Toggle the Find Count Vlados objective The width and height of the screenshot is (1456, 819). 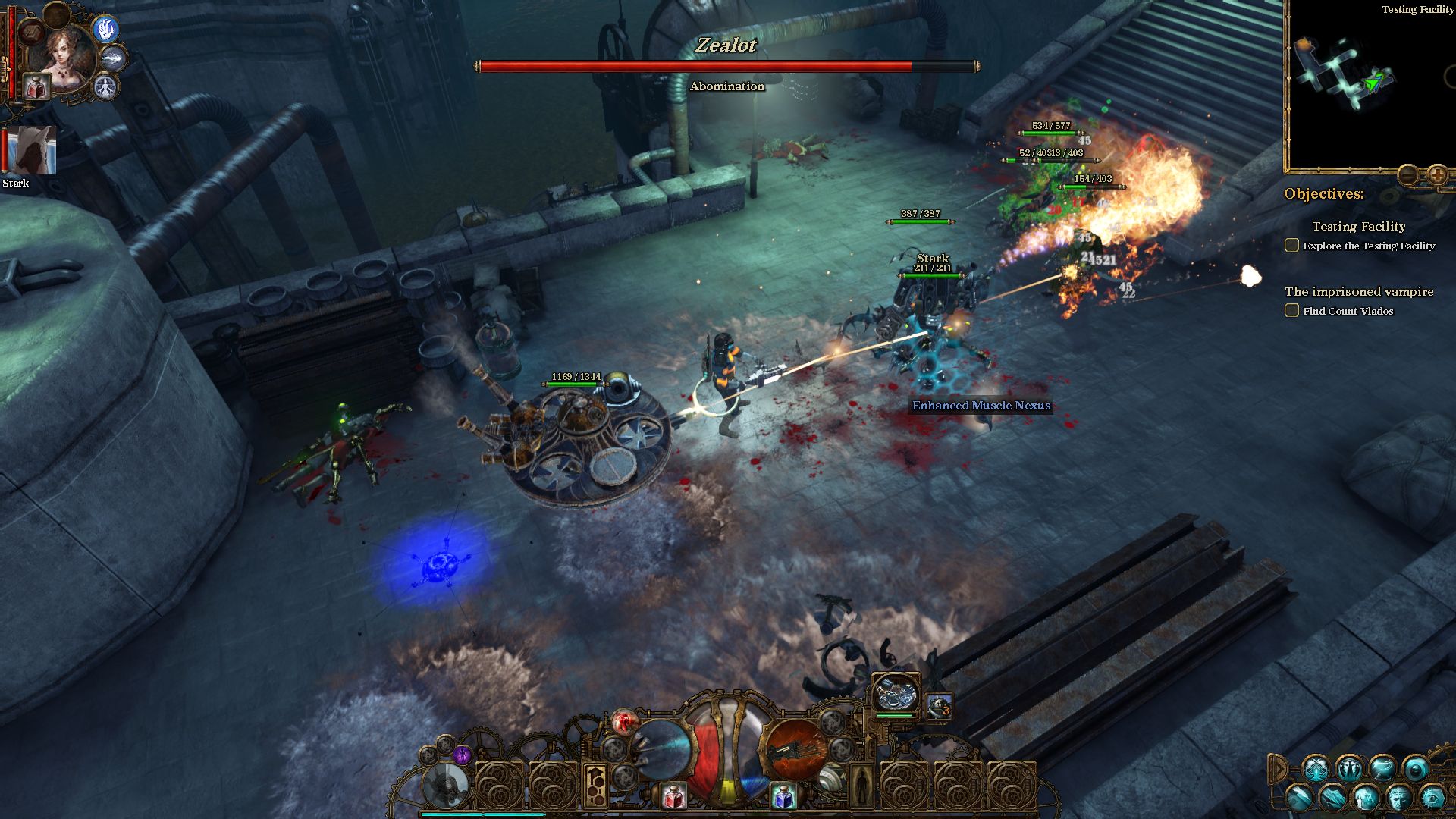pyautogui.click(x=1291, y=311)
